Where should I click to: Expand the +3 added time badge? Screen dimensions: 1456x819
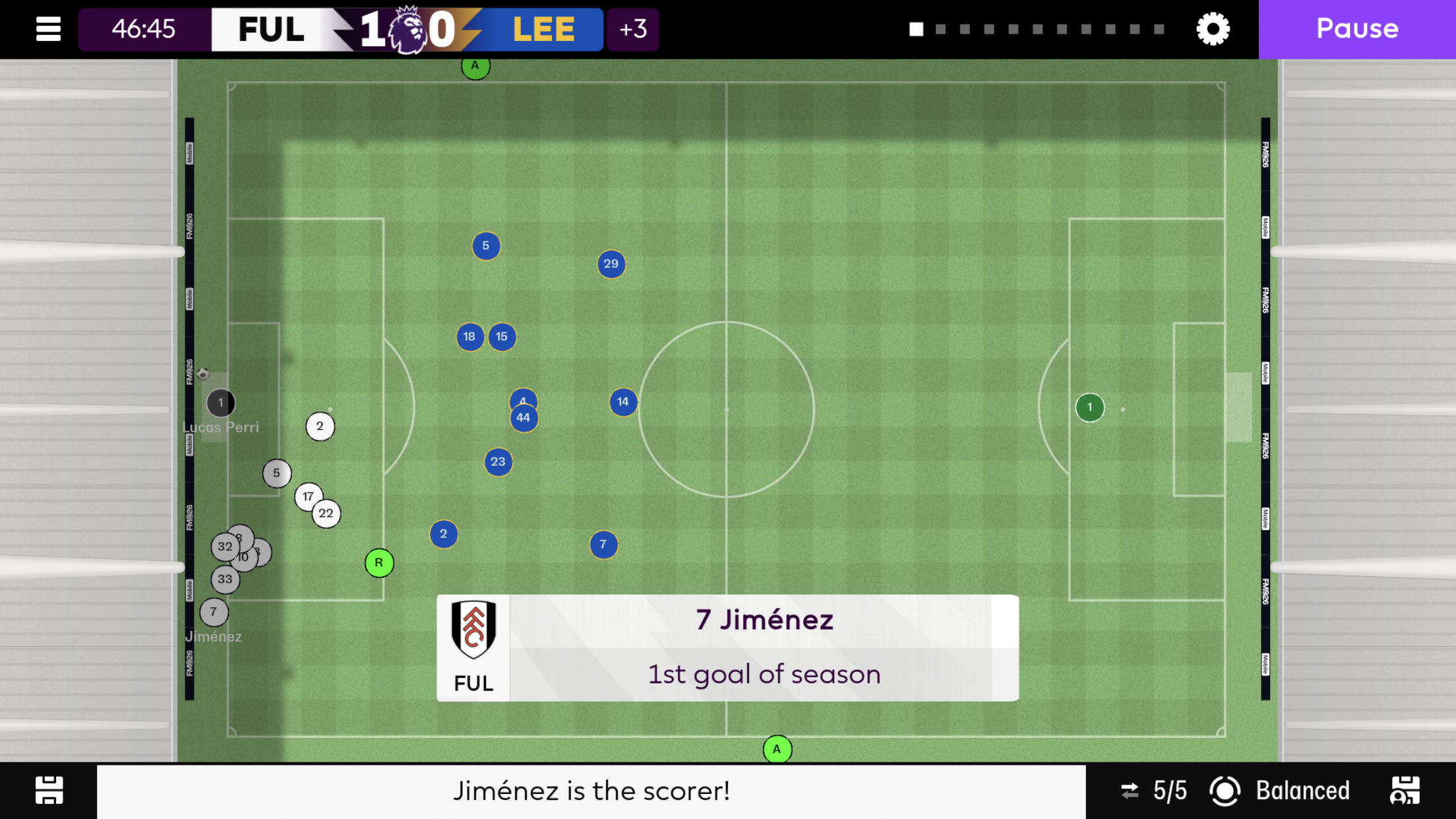coord(632,29)
